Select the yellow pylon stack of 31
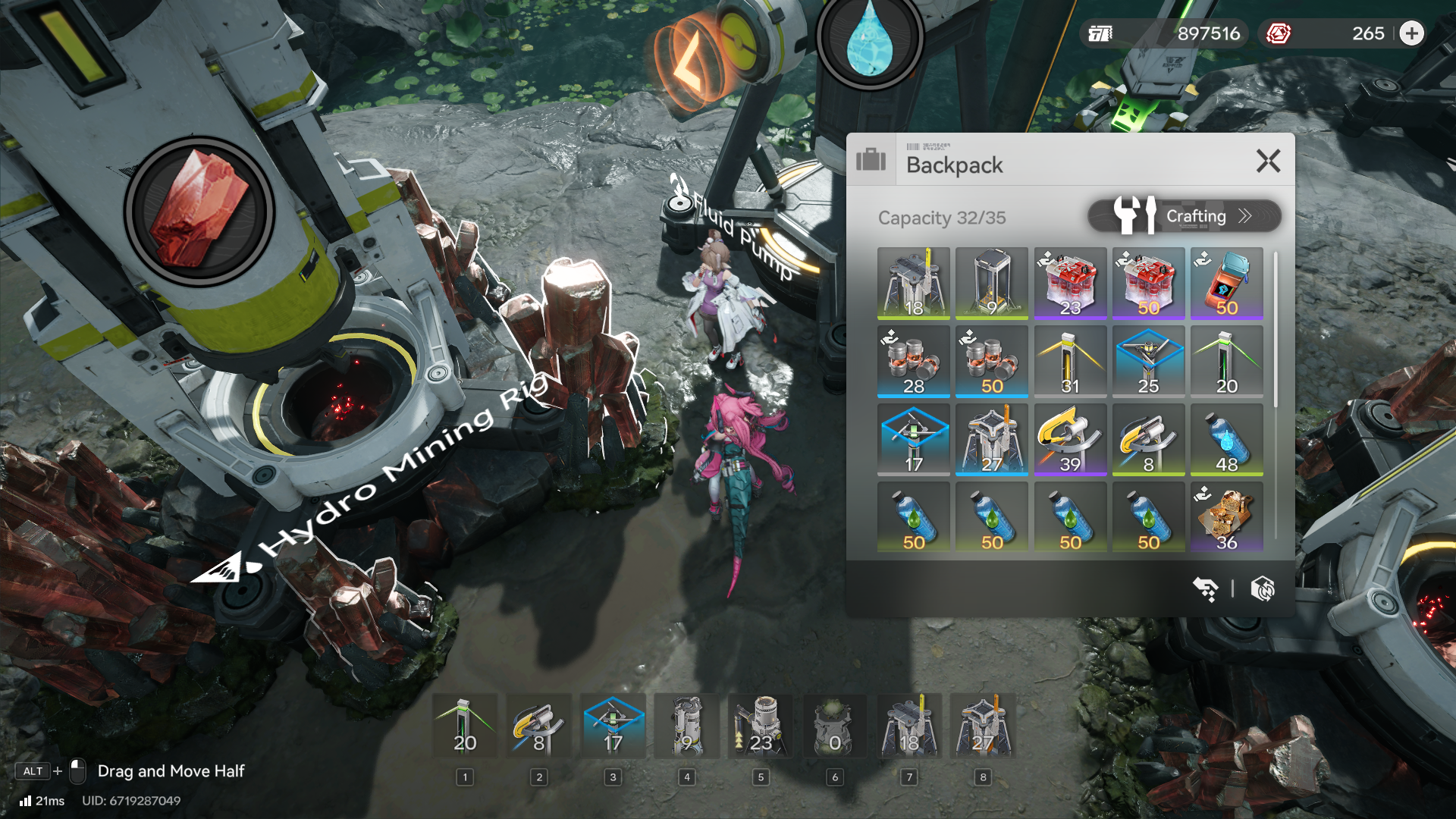This screenshot has width=1456, height=819. click(x=1070, y=362)
